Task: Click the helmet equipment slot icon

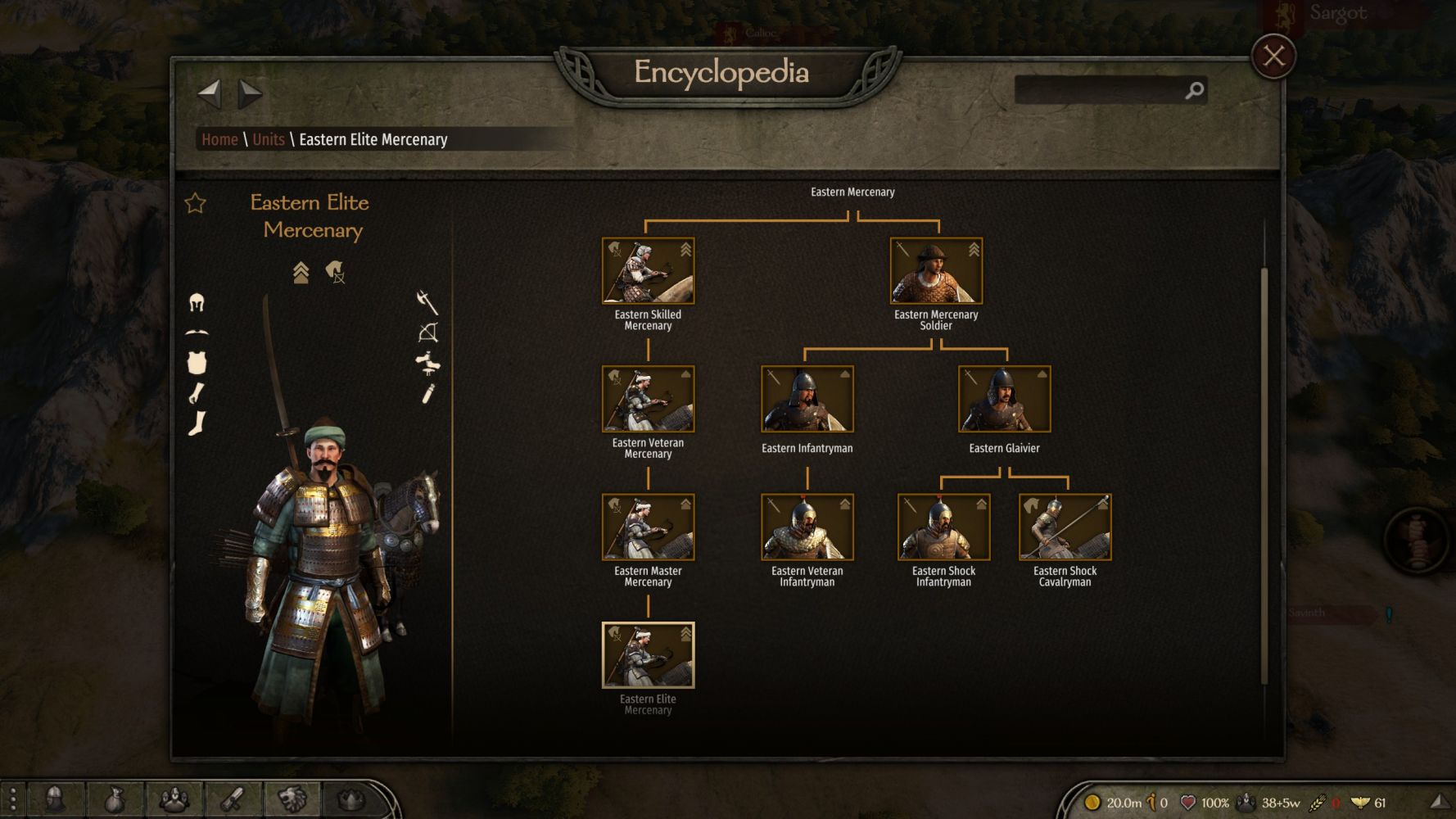Action: click(197, 303)
